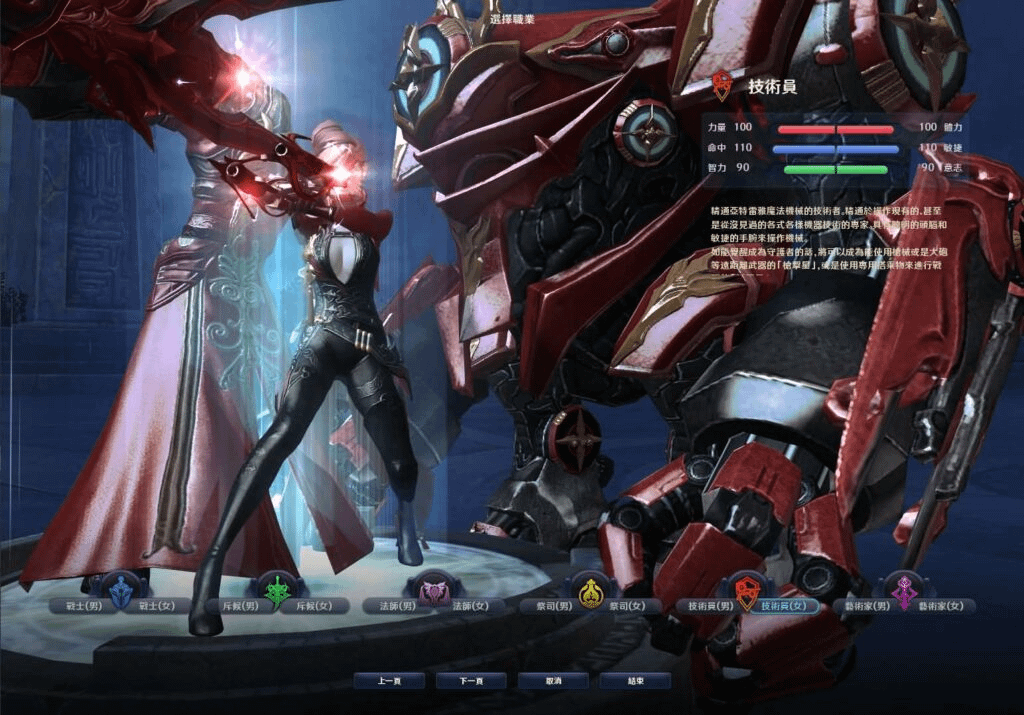This screenshot has width=1024, height=715.
Task: Pick the female Mage class 法師(女)
Action: [x=471, y=606]
